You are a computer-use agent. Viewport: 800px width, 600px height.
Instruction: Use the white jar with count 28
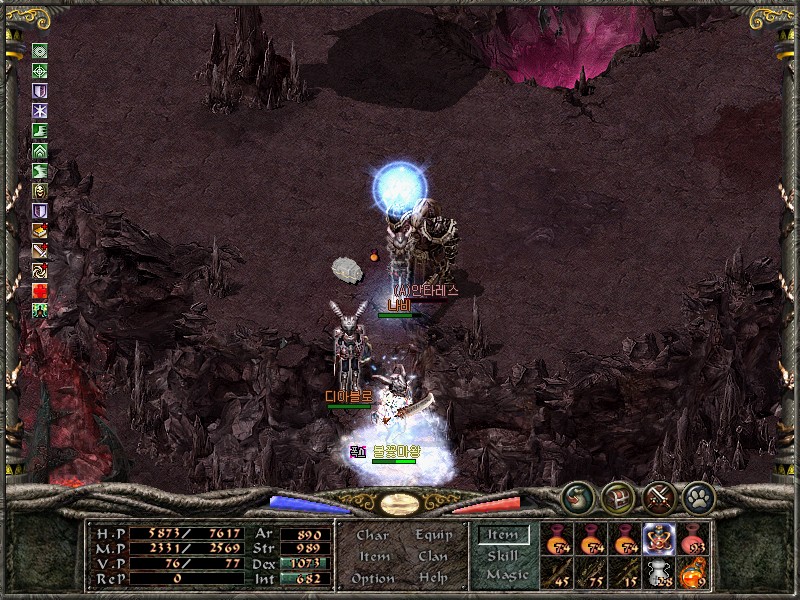[x=658, y=572]
